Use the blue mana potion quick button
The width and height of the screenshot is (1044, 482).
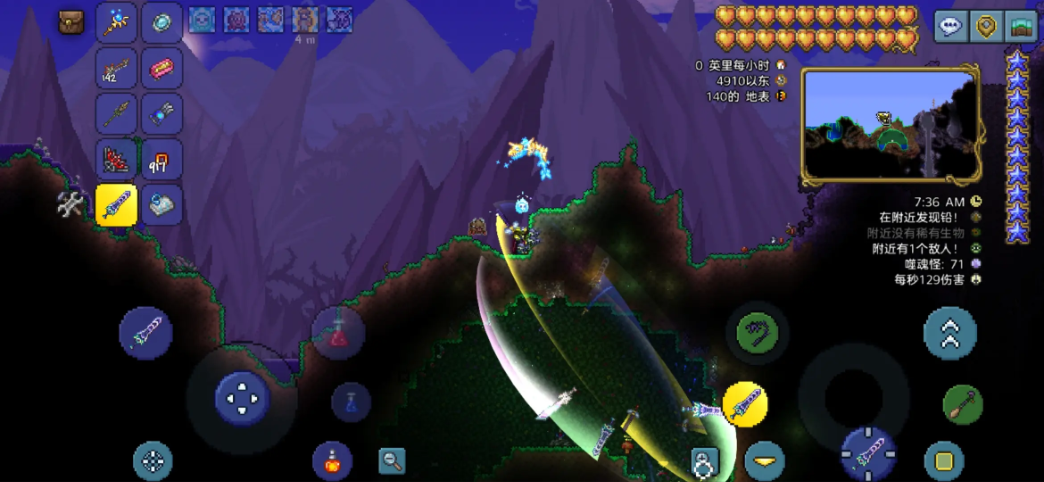(x=351, y=401)
